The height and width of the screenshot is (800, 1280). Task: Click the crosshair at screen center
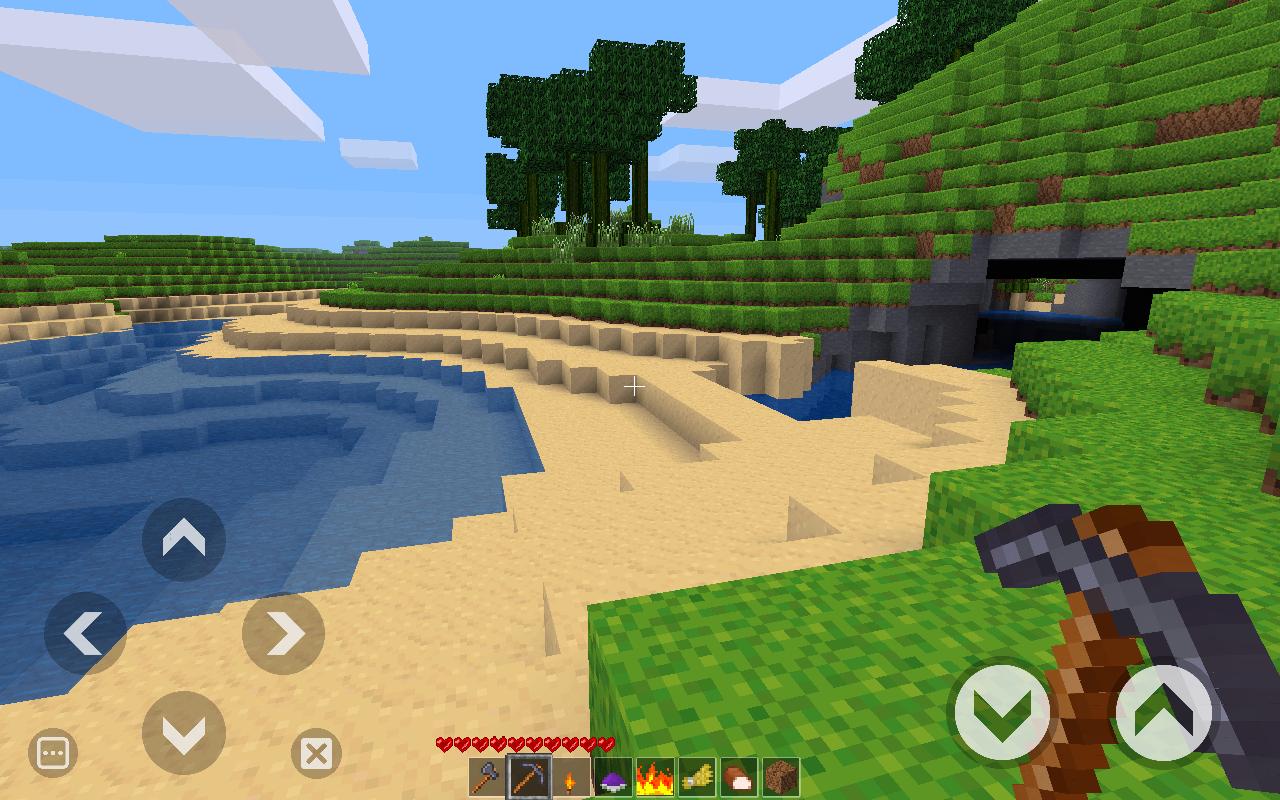tap(635, 385)
